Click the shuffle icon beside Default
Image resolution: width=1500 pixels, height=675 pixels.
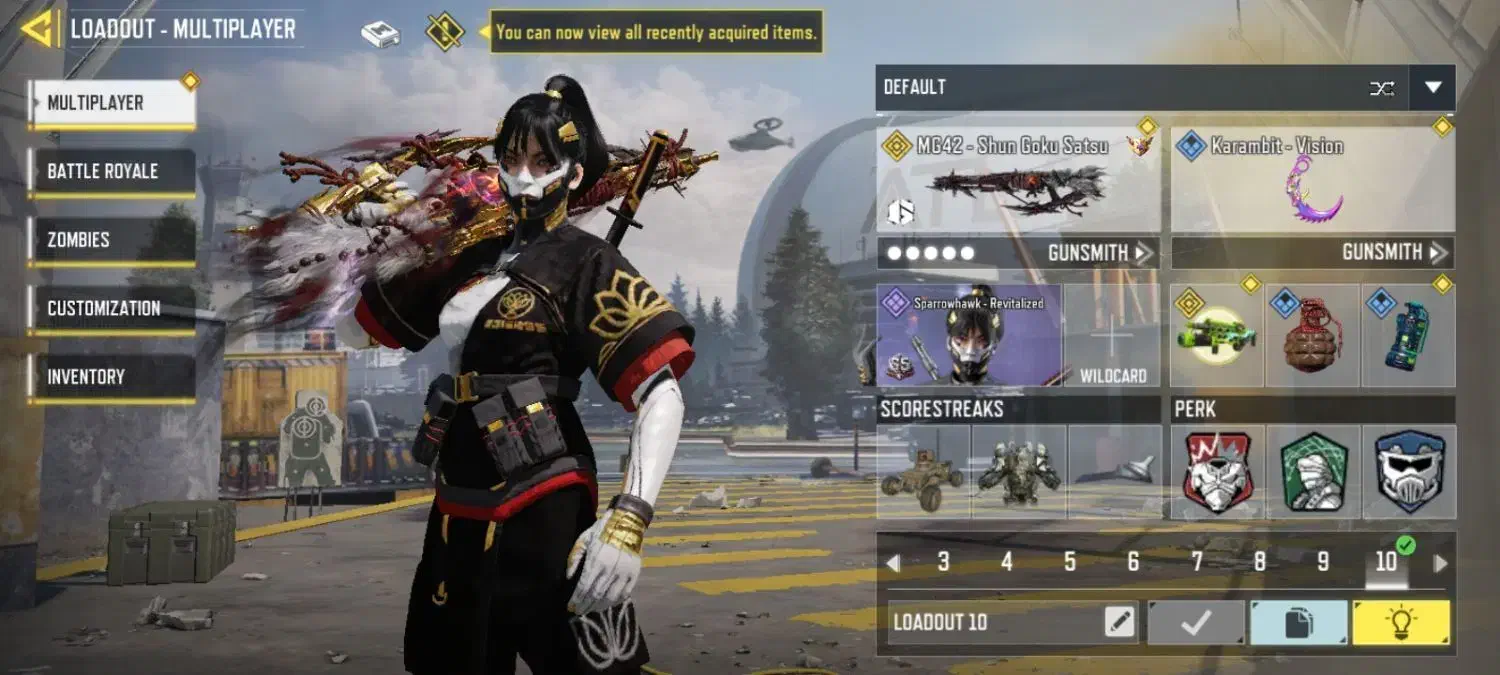(x=1382, y=88)
